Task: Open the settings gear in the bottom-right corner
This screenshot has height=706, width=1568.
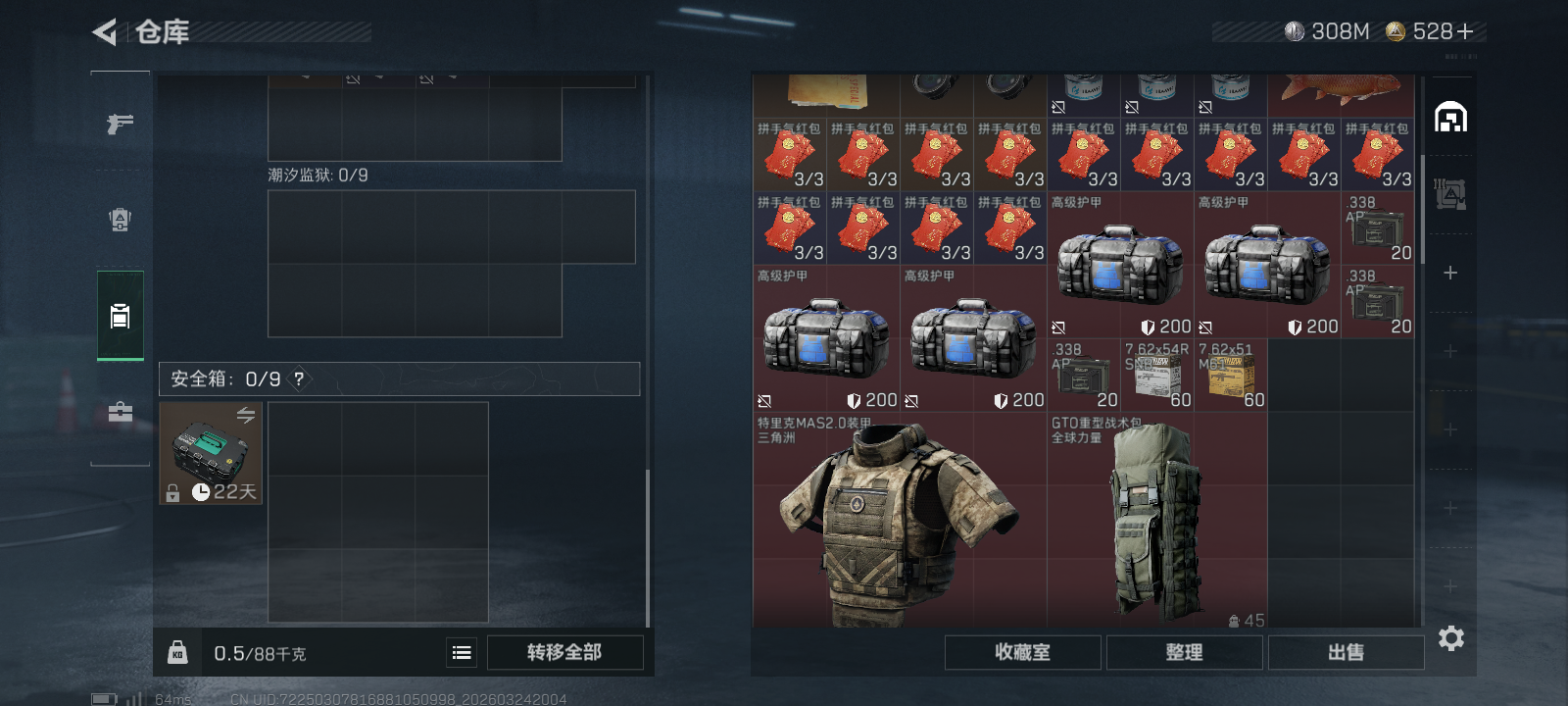Action: (1450, 638)
